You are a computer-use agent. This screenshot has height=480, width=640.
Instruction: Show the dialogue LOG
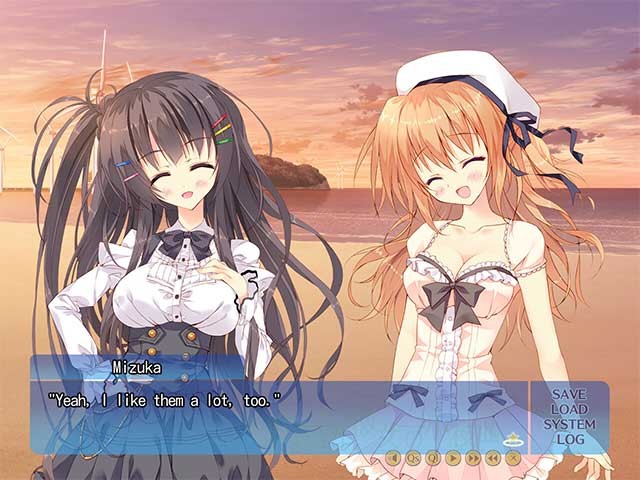[x=569, y=440]
